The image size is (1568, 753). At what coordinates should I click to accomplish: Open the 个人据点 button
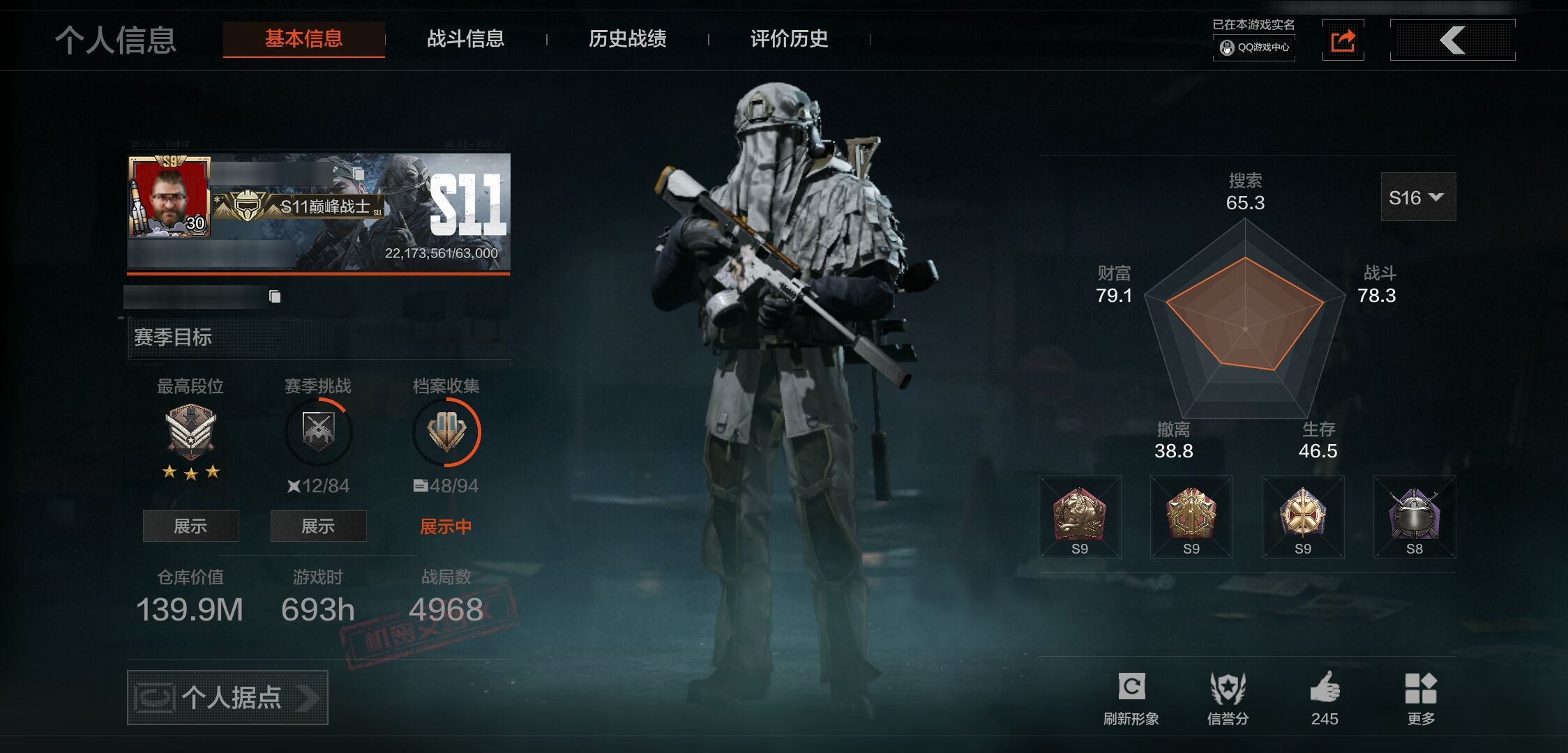[x=227, y=697]
